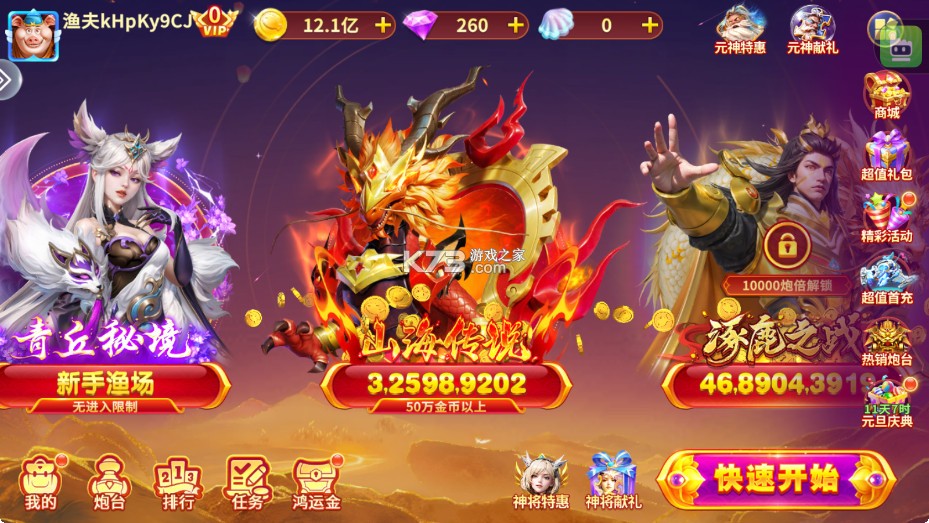Add more shells with plus button
The height and width of the screenshot is (523, 929).
650,25
